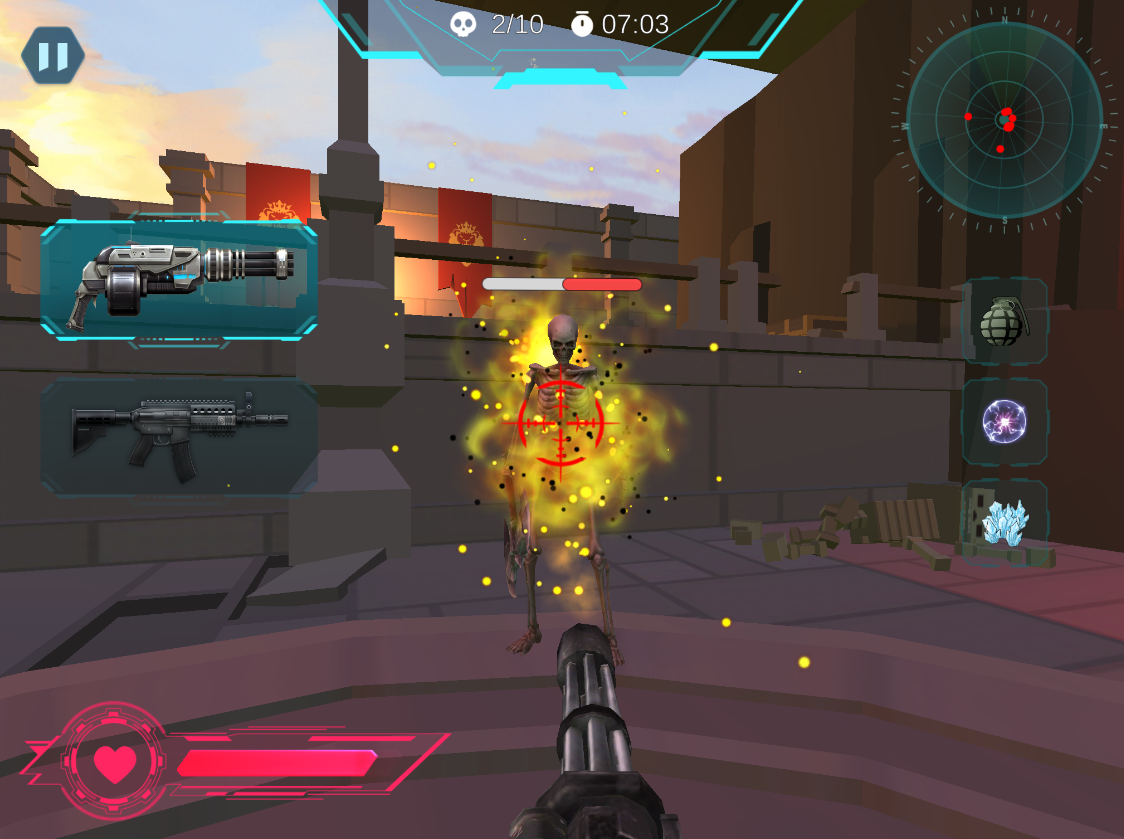The height and width of the screenshot is (839, 1124).
Task: Switch to the assault rifle weapon
Action: 180,436
